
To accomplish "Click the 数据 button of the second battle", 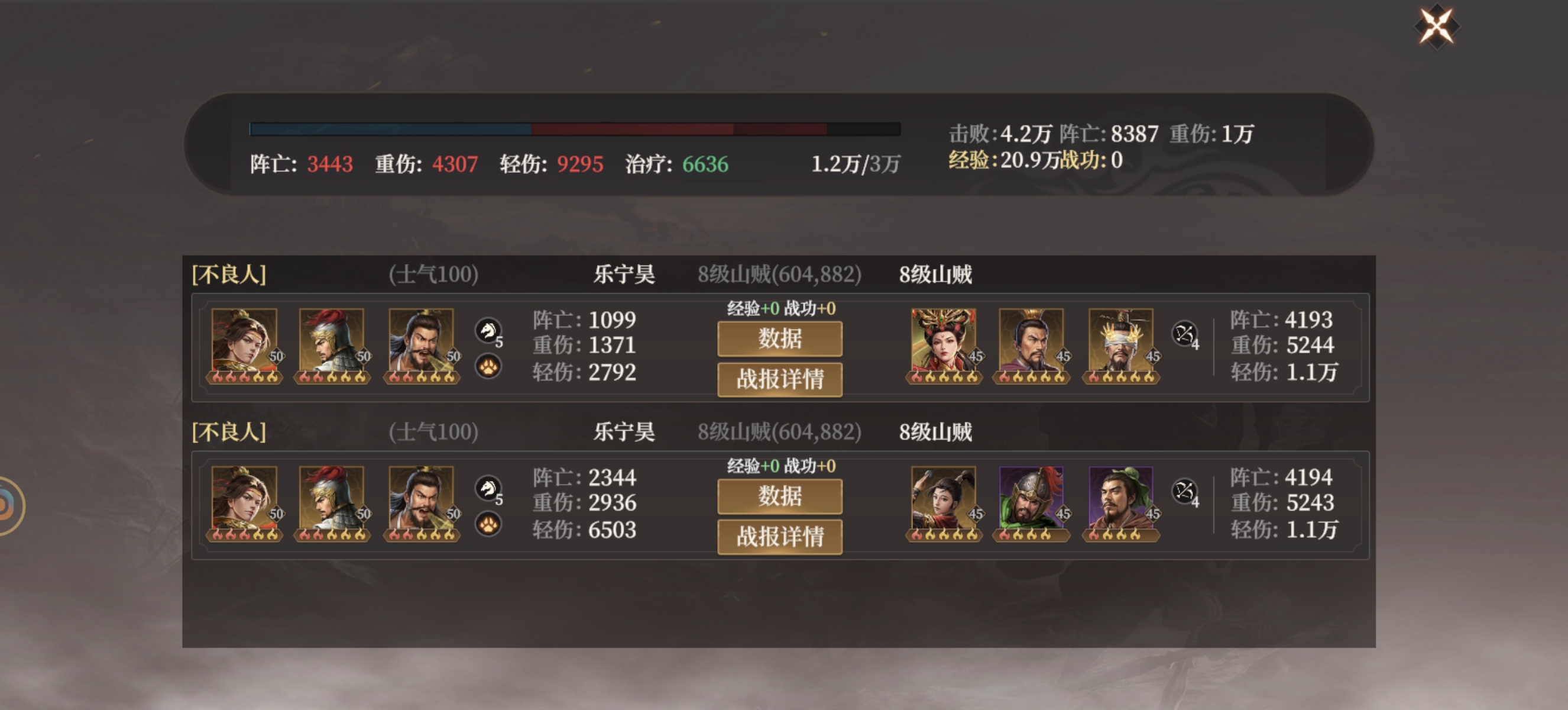I will [780, 496].
